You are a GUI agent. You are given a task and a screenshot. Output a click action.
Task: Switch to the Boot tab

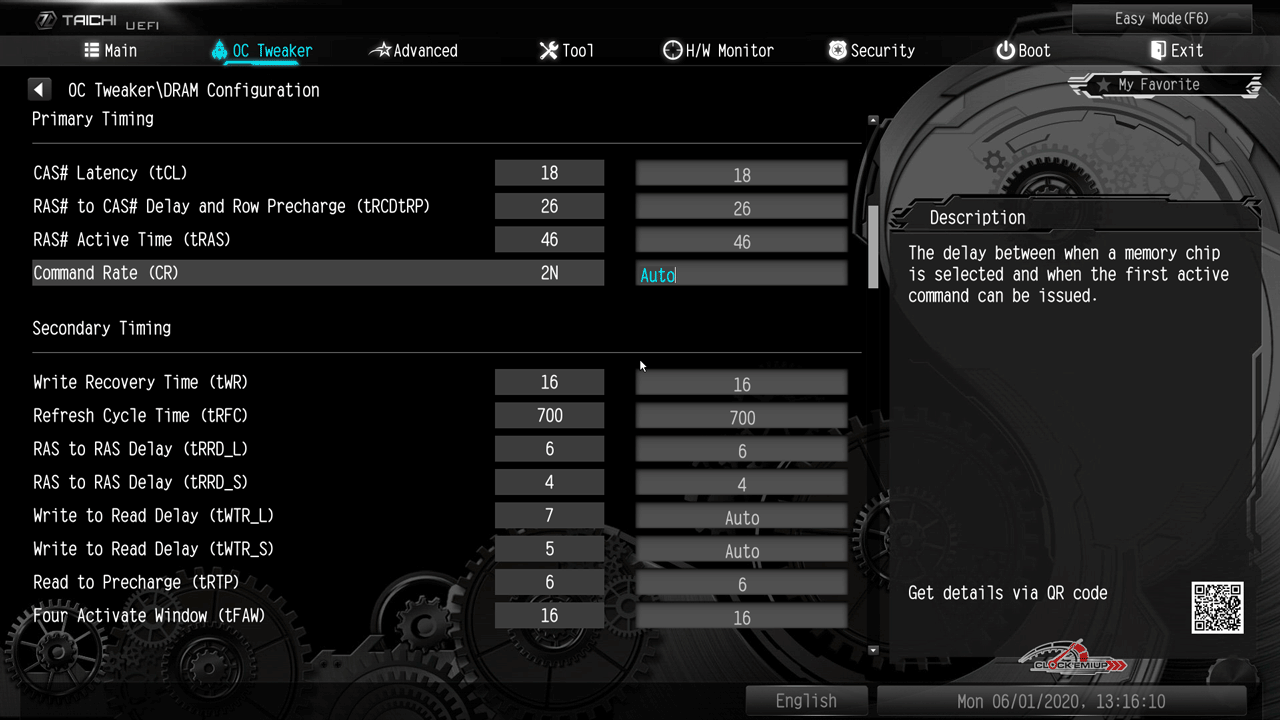[x=1023, y=51]
